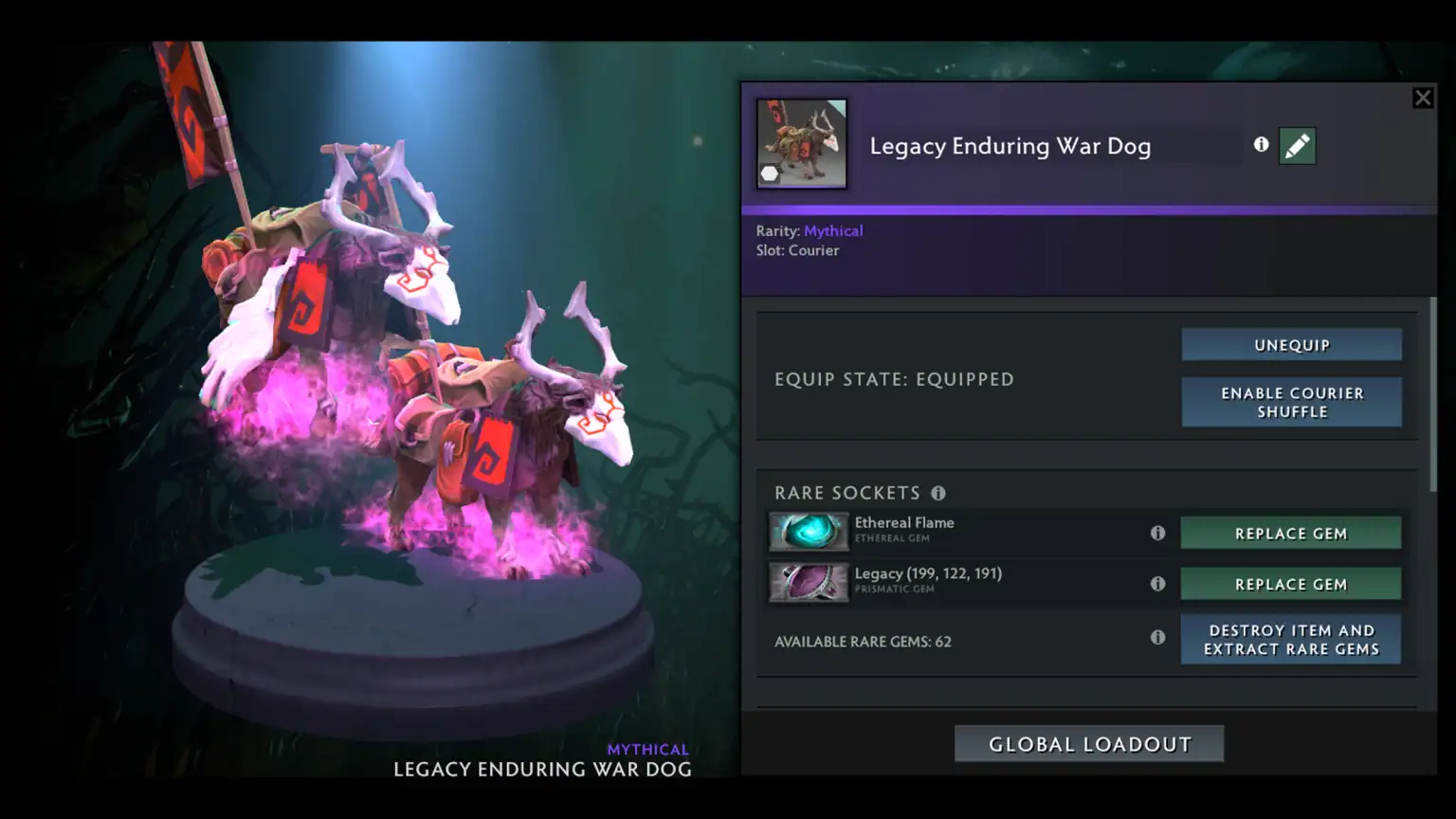Replace the Ethereal Flame gem
Viewport: 1456px width, 819px height.
tap(1291, 533)
